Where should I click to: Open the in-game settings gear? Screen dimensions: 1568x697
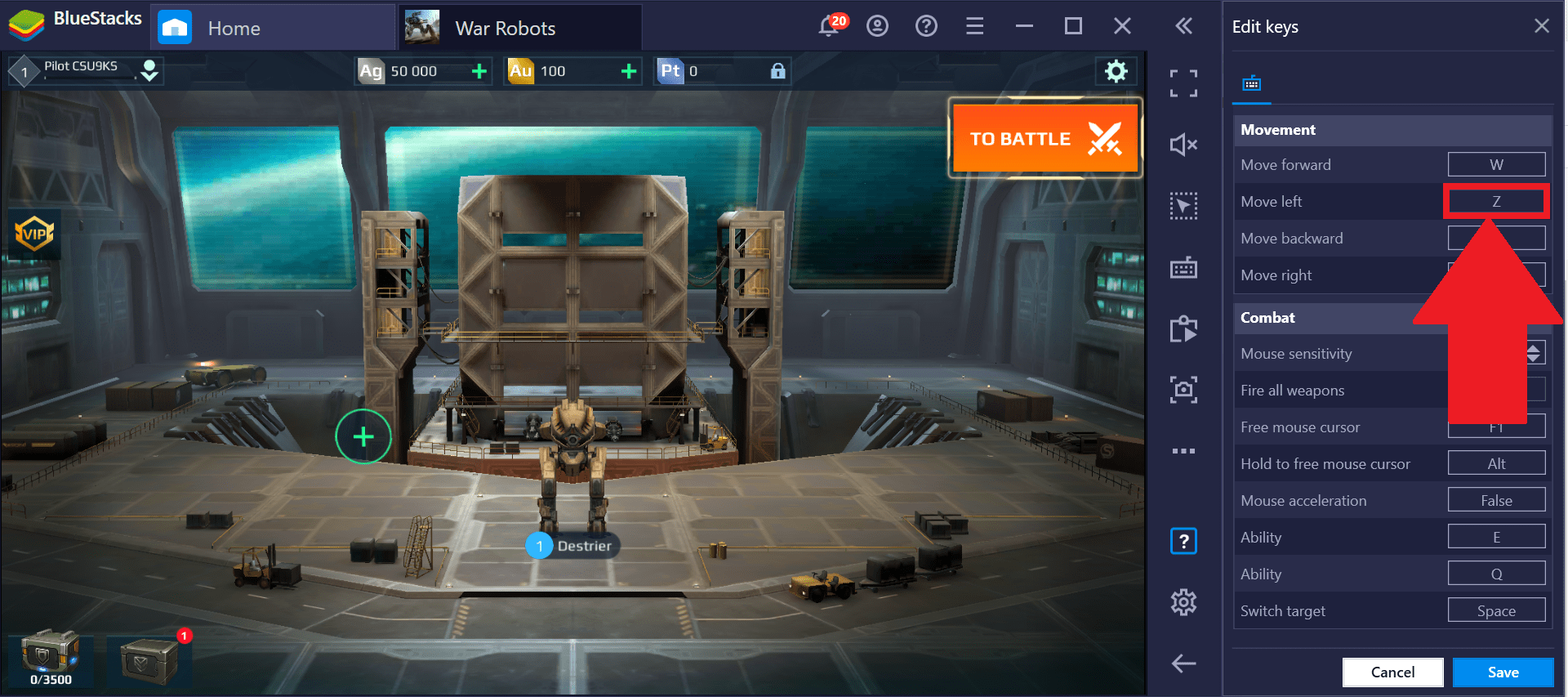click(x=1116, y=71)
